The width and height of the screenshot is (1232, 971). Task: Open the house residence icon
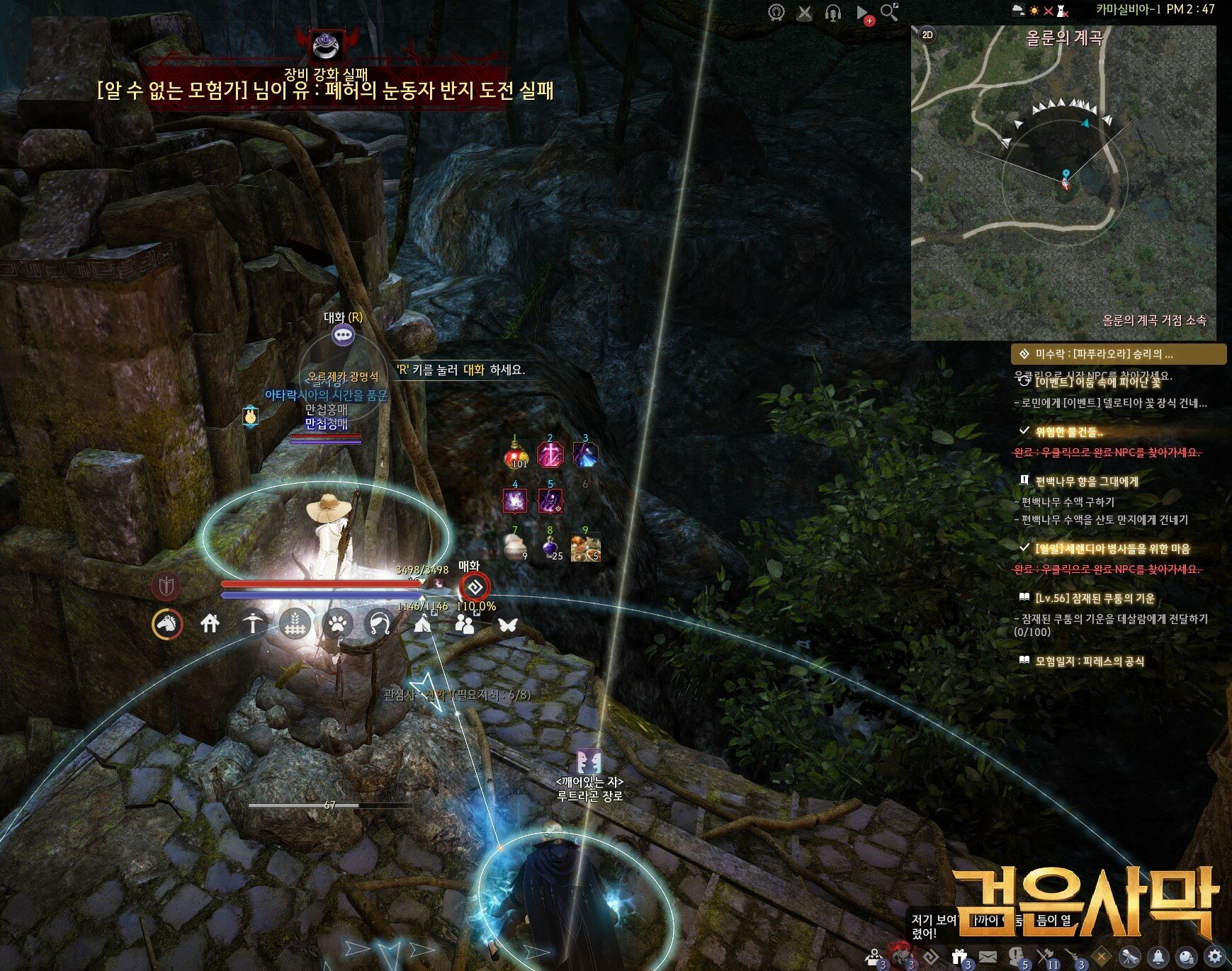[210, 624]
